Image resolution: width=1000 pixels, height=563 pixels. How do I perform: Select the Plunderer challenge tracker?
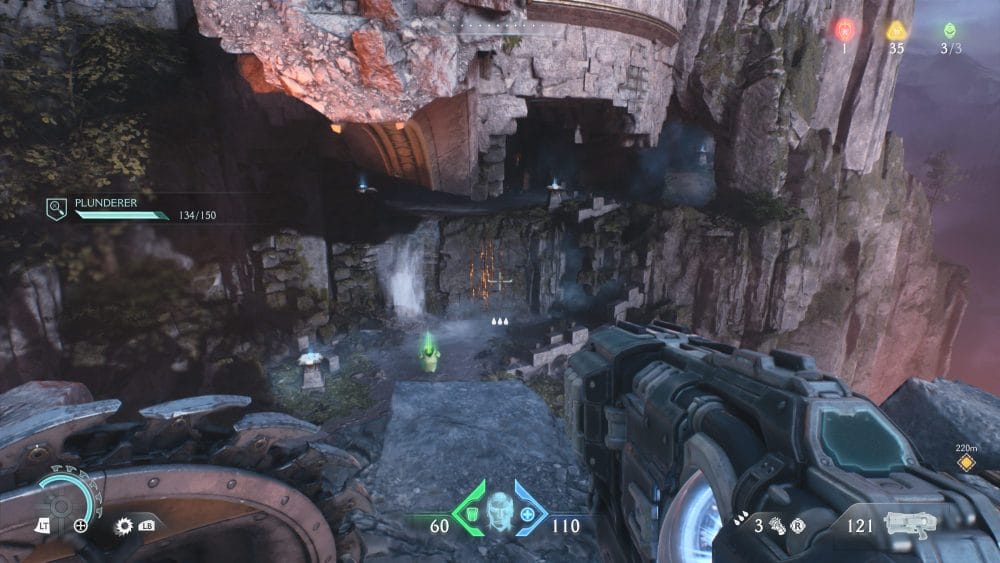click(132, 210)
